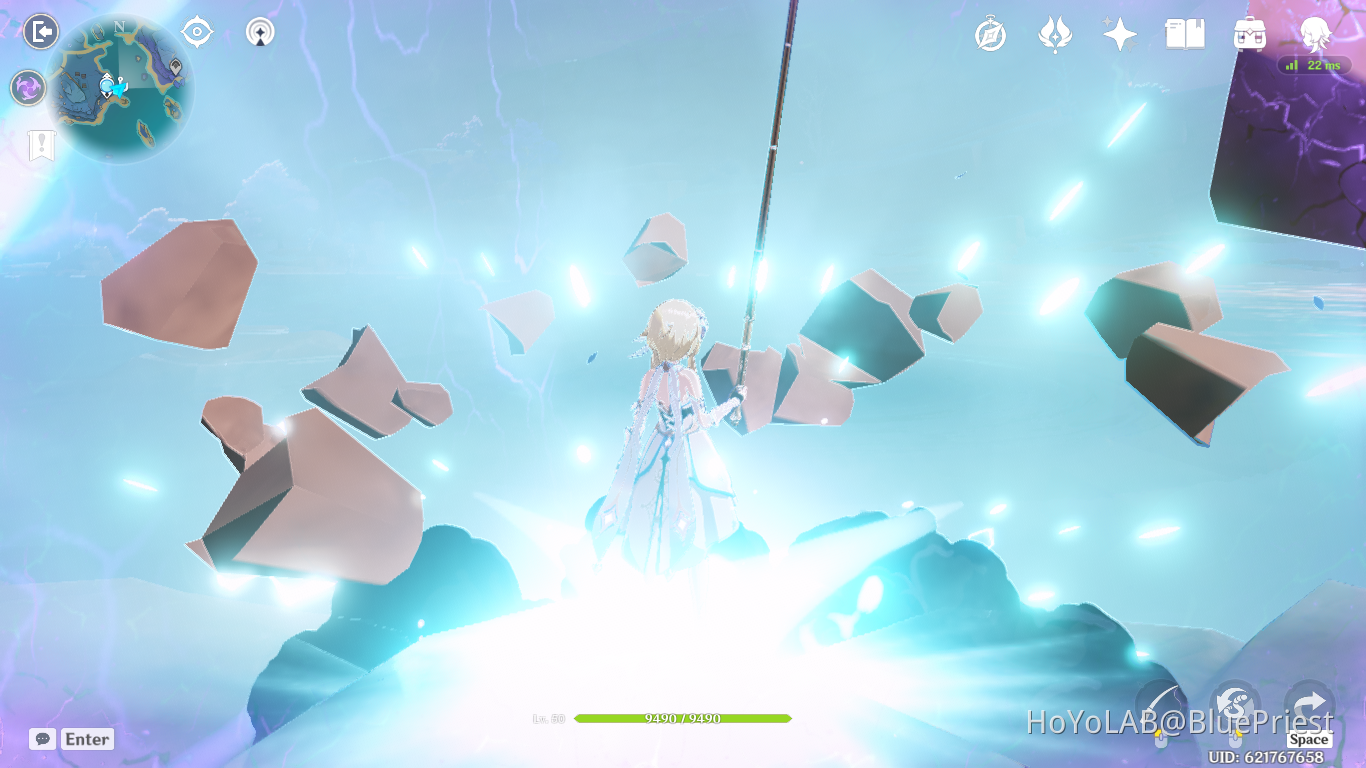Toggle the party setup broadcast icon
Viewport: 1366px width, 768px height.
(x=260, y=32)
